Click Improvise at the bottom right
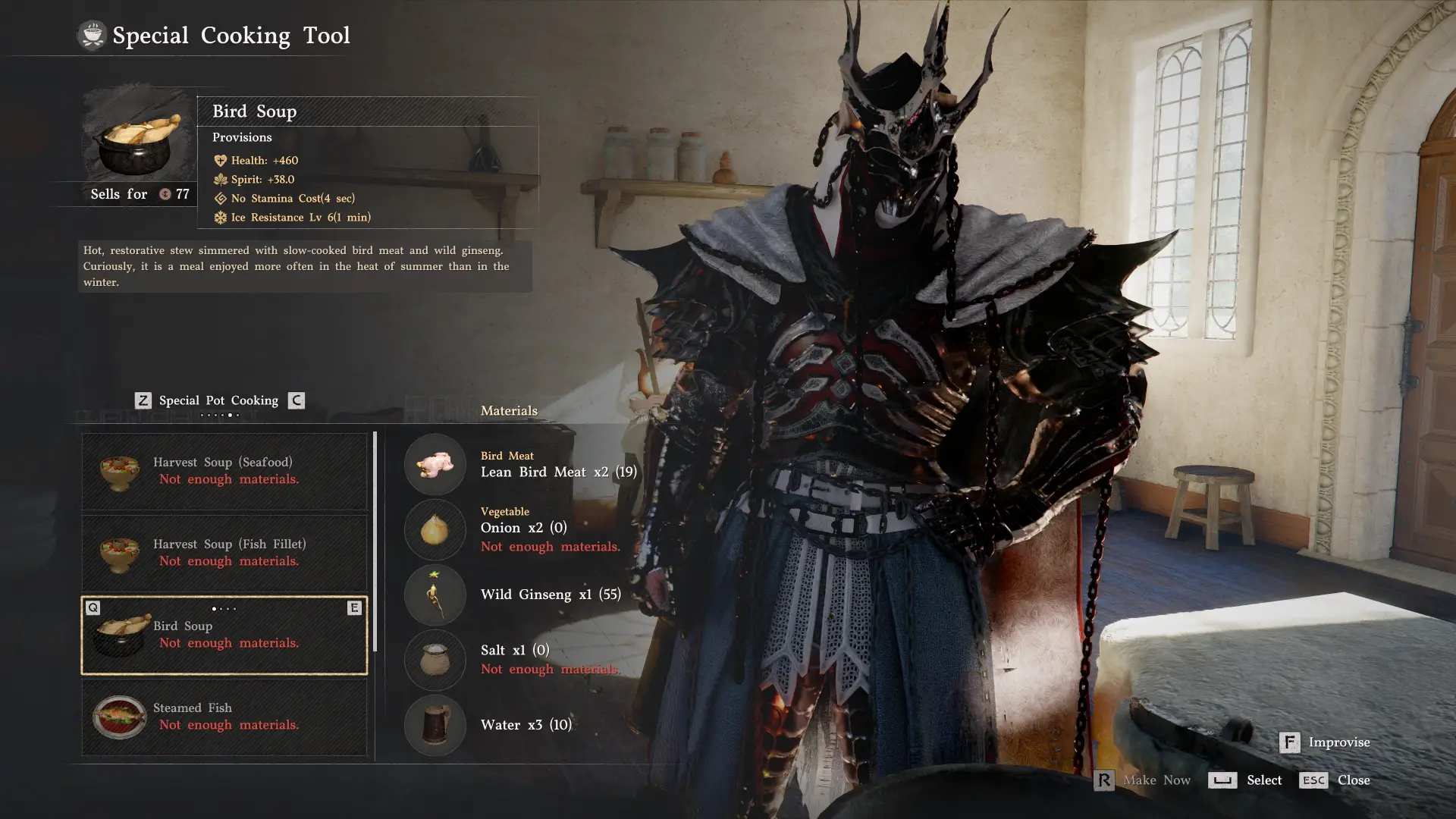Screen dimensions: 1456x819 (x=1339, y=742)
